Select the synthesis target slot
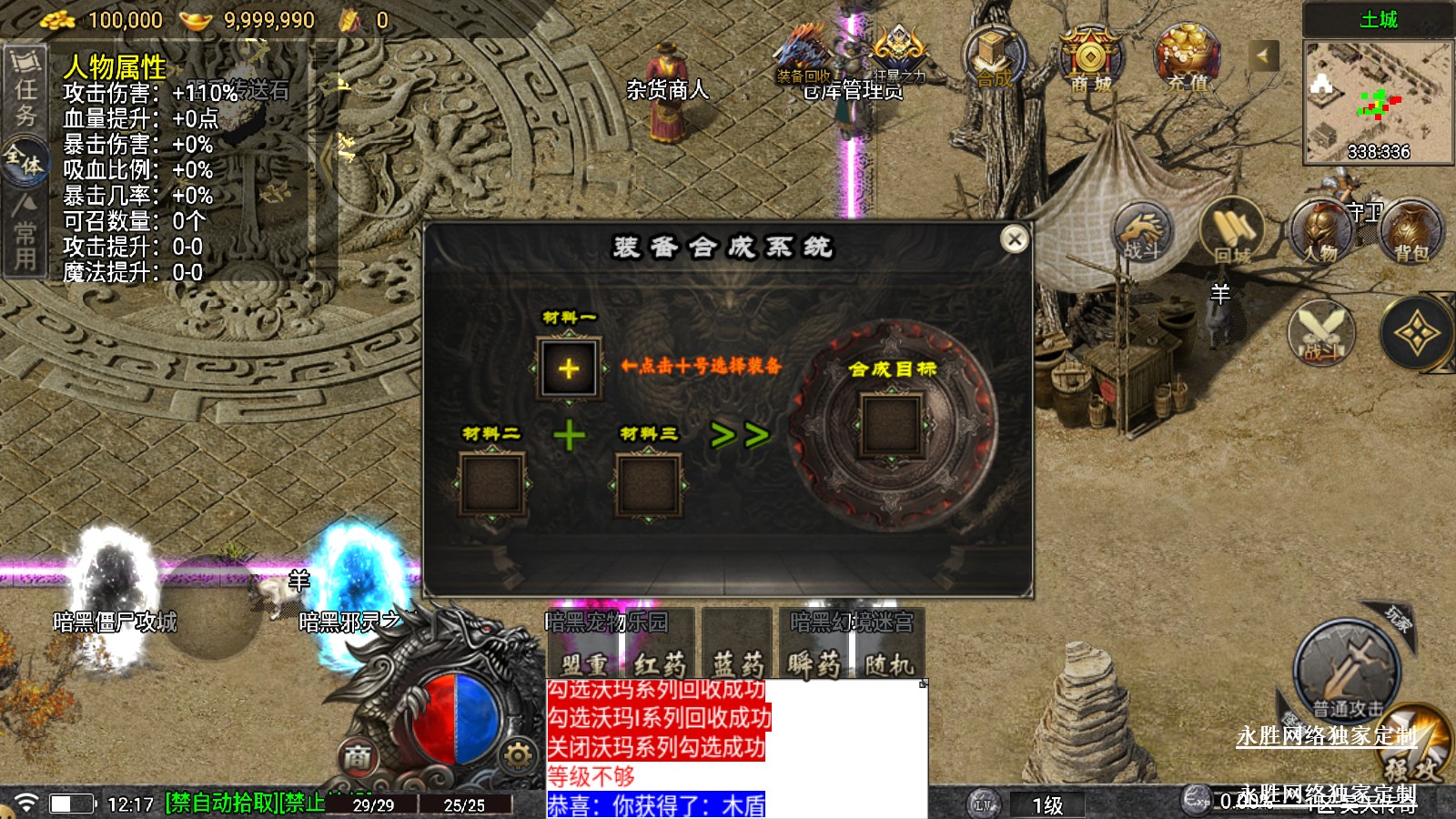This screenshot has height=819, width=1456. pyautogui.click(x=892, y=425)
